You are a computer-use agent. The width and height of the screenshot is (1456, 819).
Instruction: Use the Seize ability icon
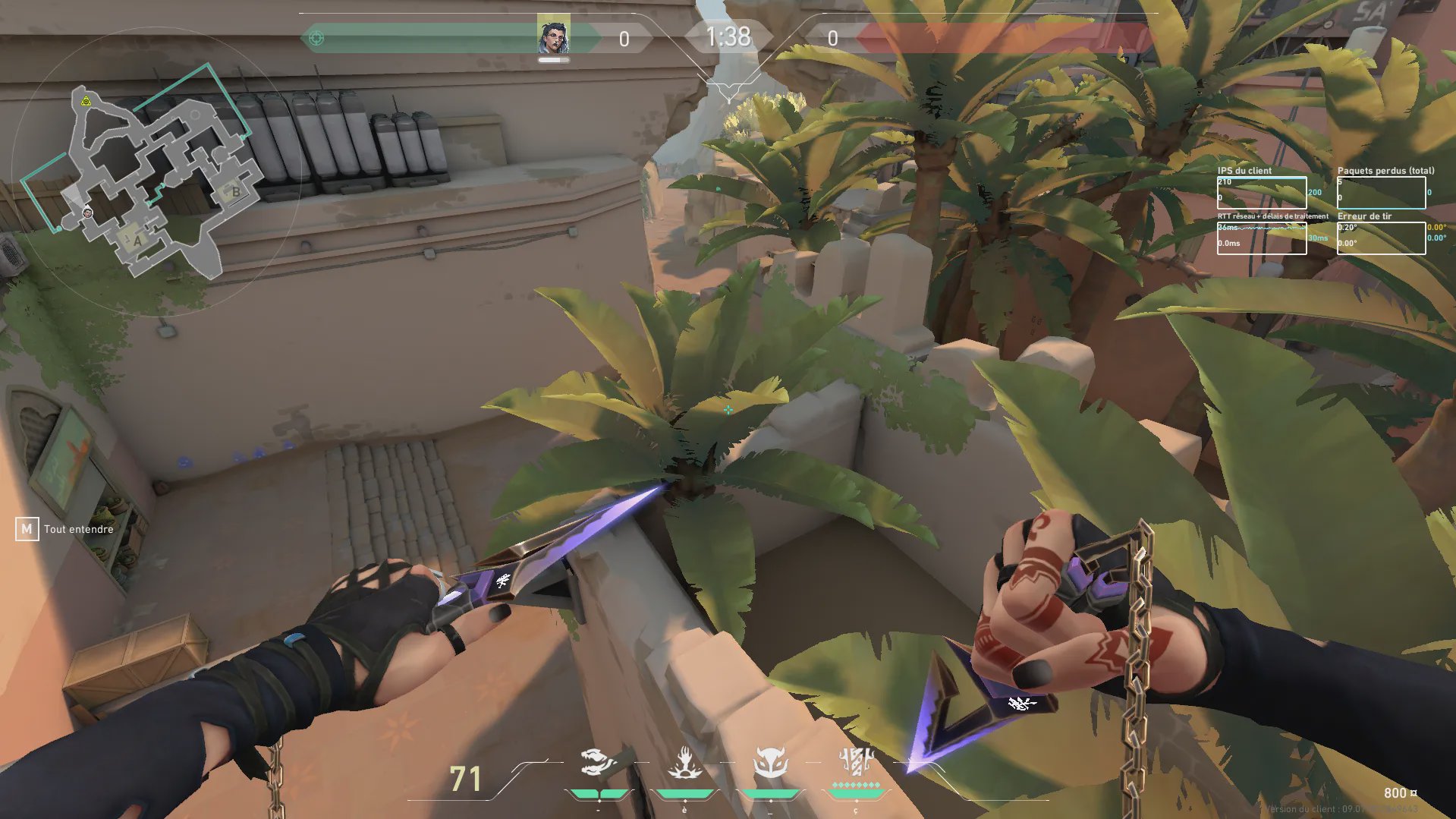[x=684, y=763]
